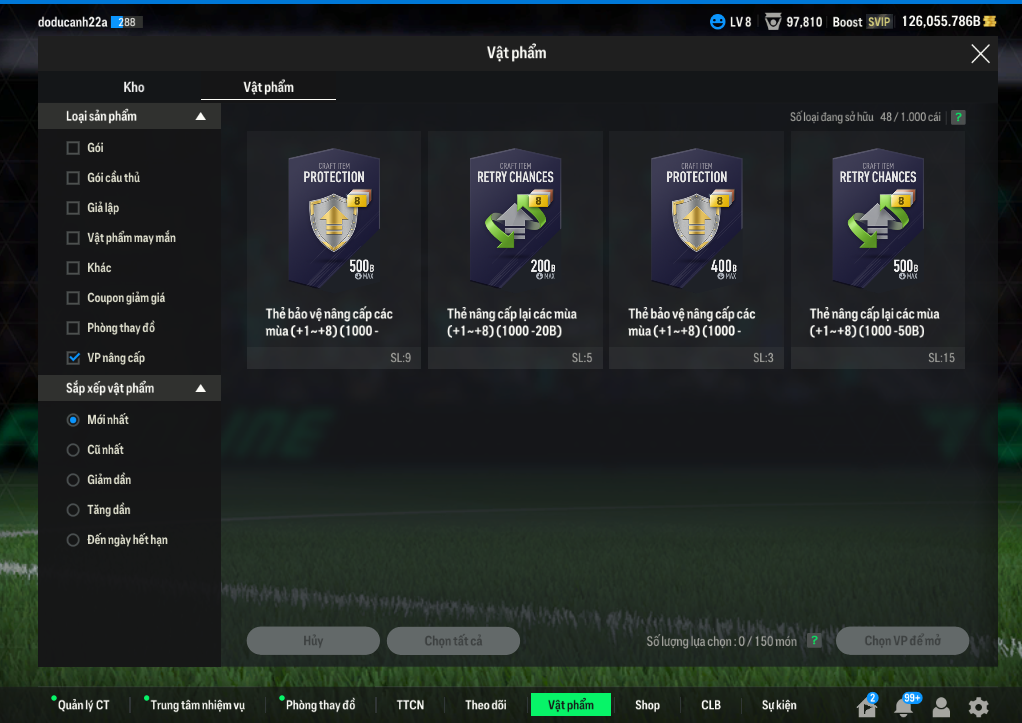Open the Shop from bottom navigation

(x=647, y=705)
